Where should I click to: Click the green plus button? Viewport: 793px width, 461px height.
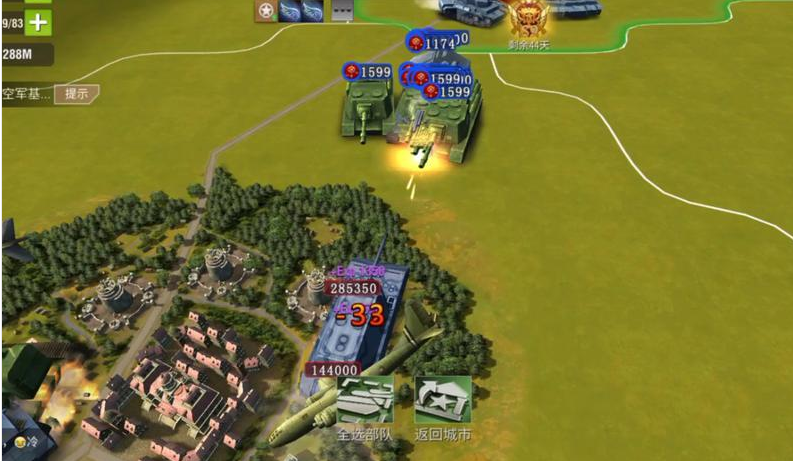click(37, 21)
